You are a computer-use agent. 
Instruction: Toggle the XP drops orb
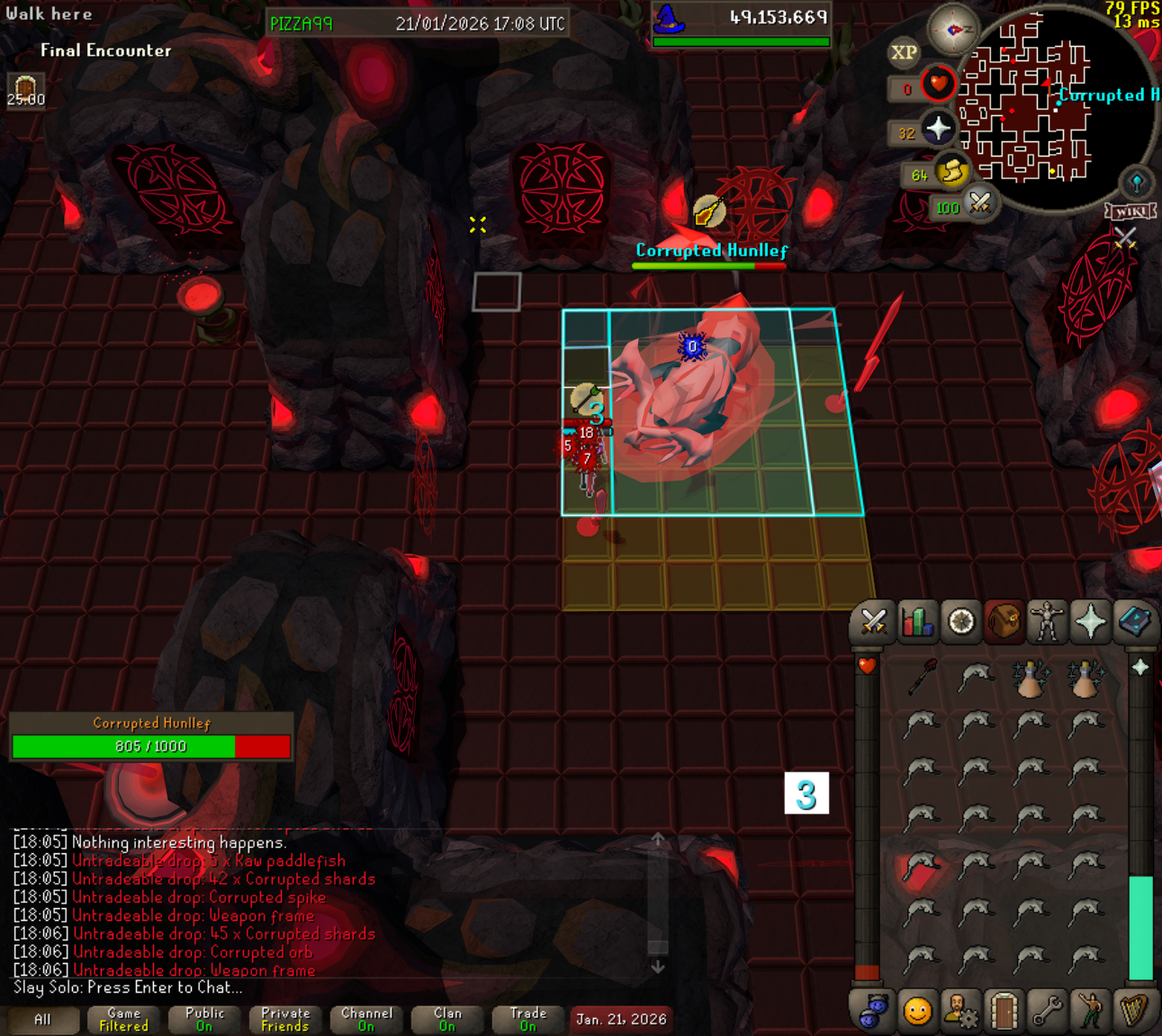(904, 53)
